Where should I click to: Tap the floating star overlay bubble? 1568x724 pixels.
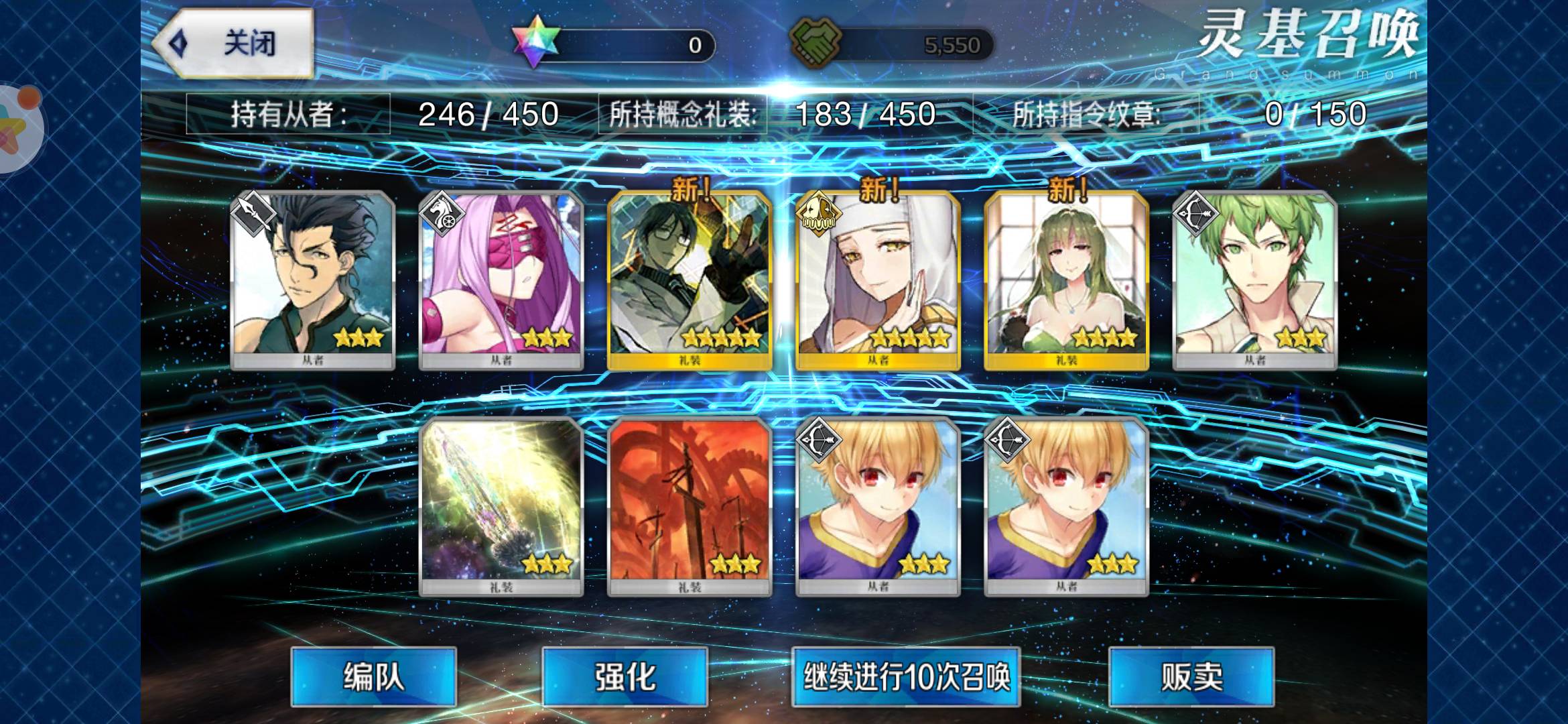point(17,127)
